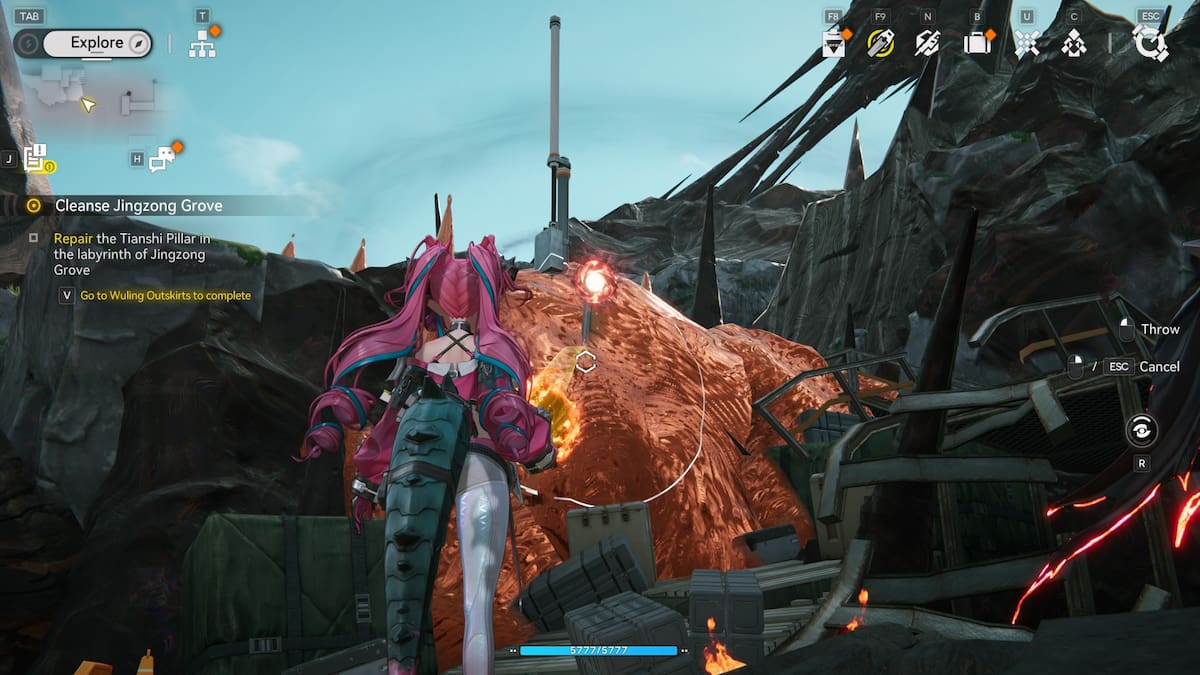This screenshot has height=675, width=1200.
Task: Open the mission log document icon
Action: pyautogui.click(x=36, y=158)
